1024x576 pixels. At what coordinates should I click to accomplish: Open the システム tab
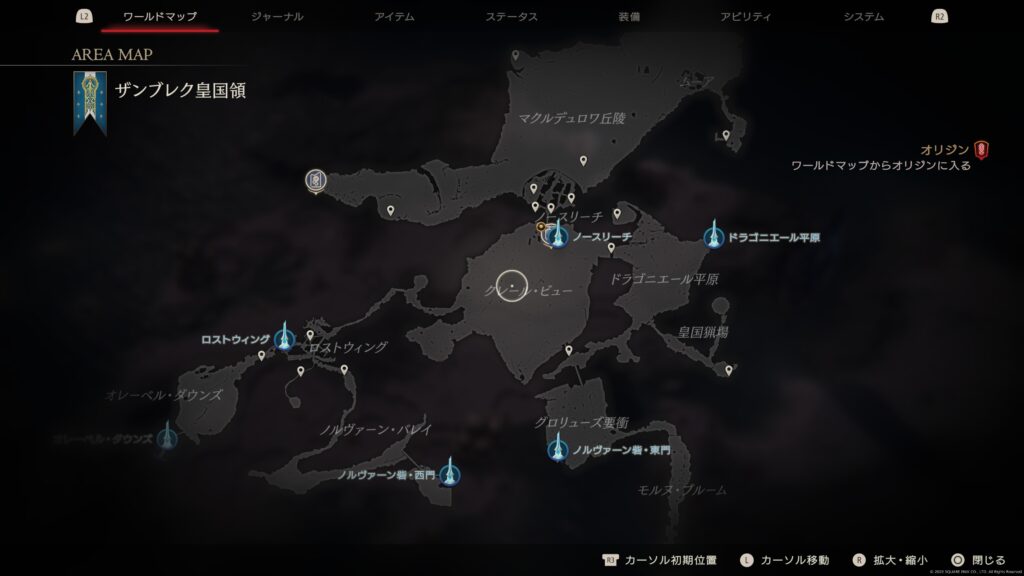click(x=863, y=17)
